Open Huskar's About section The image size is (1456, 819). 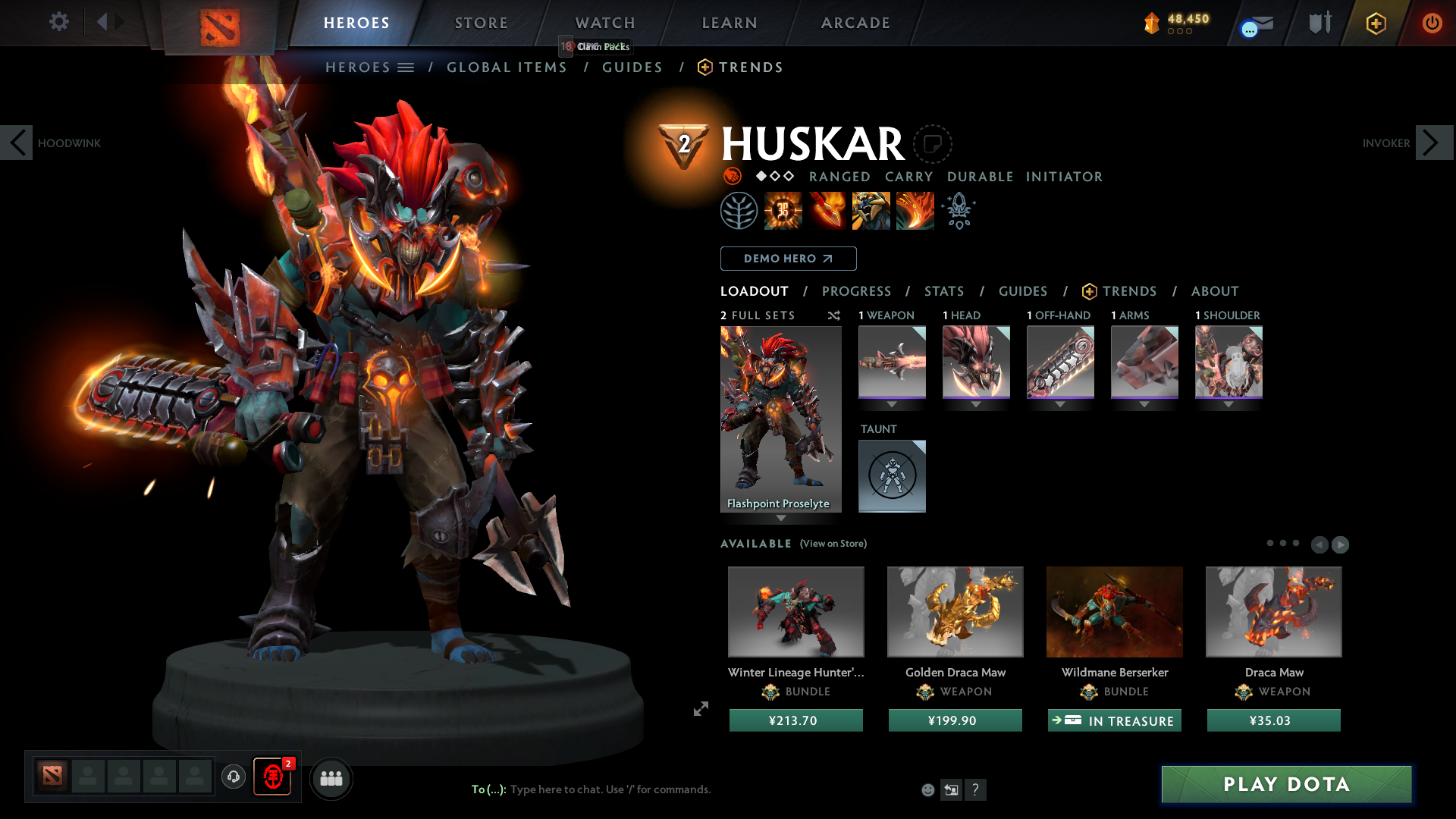[x=1215, y=291]
